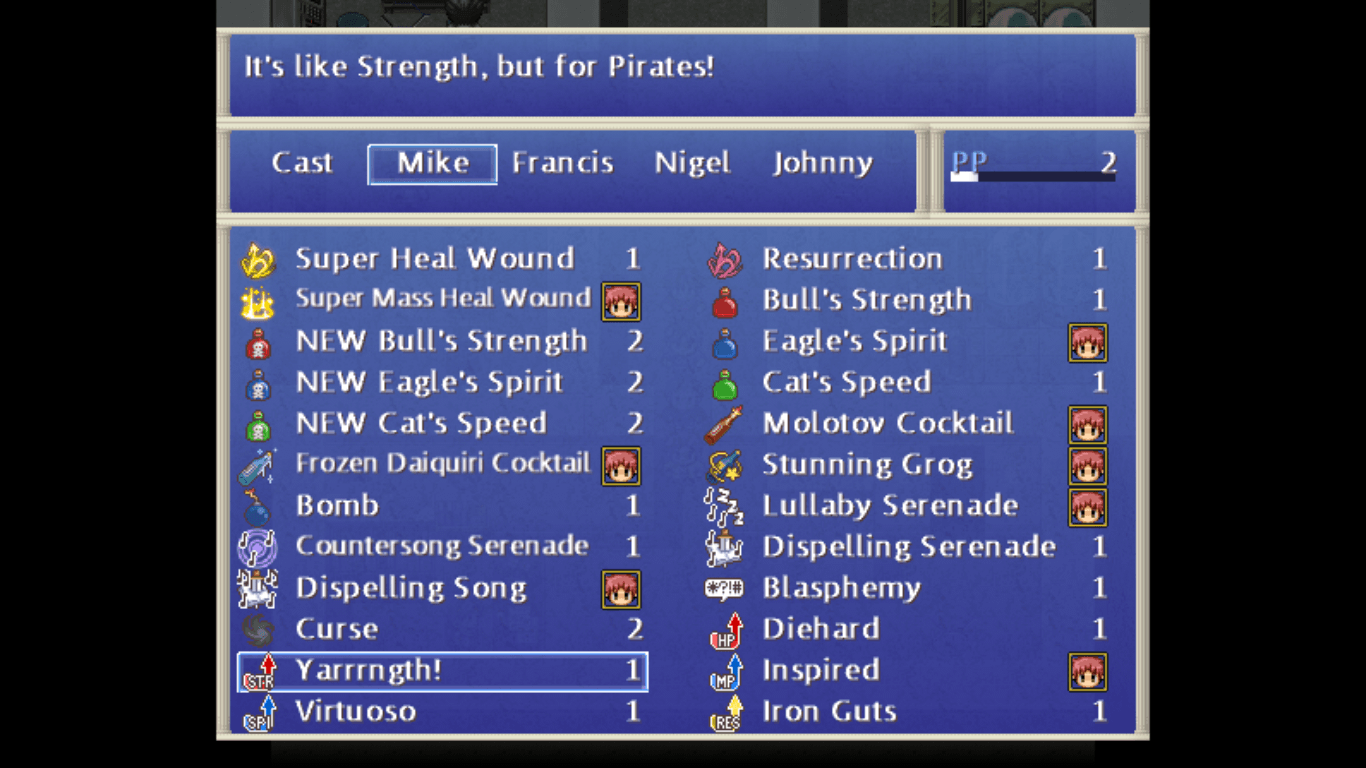Pick the Lullaby Serenade skill
1366x768 pixels.
(x=889, y=505)
